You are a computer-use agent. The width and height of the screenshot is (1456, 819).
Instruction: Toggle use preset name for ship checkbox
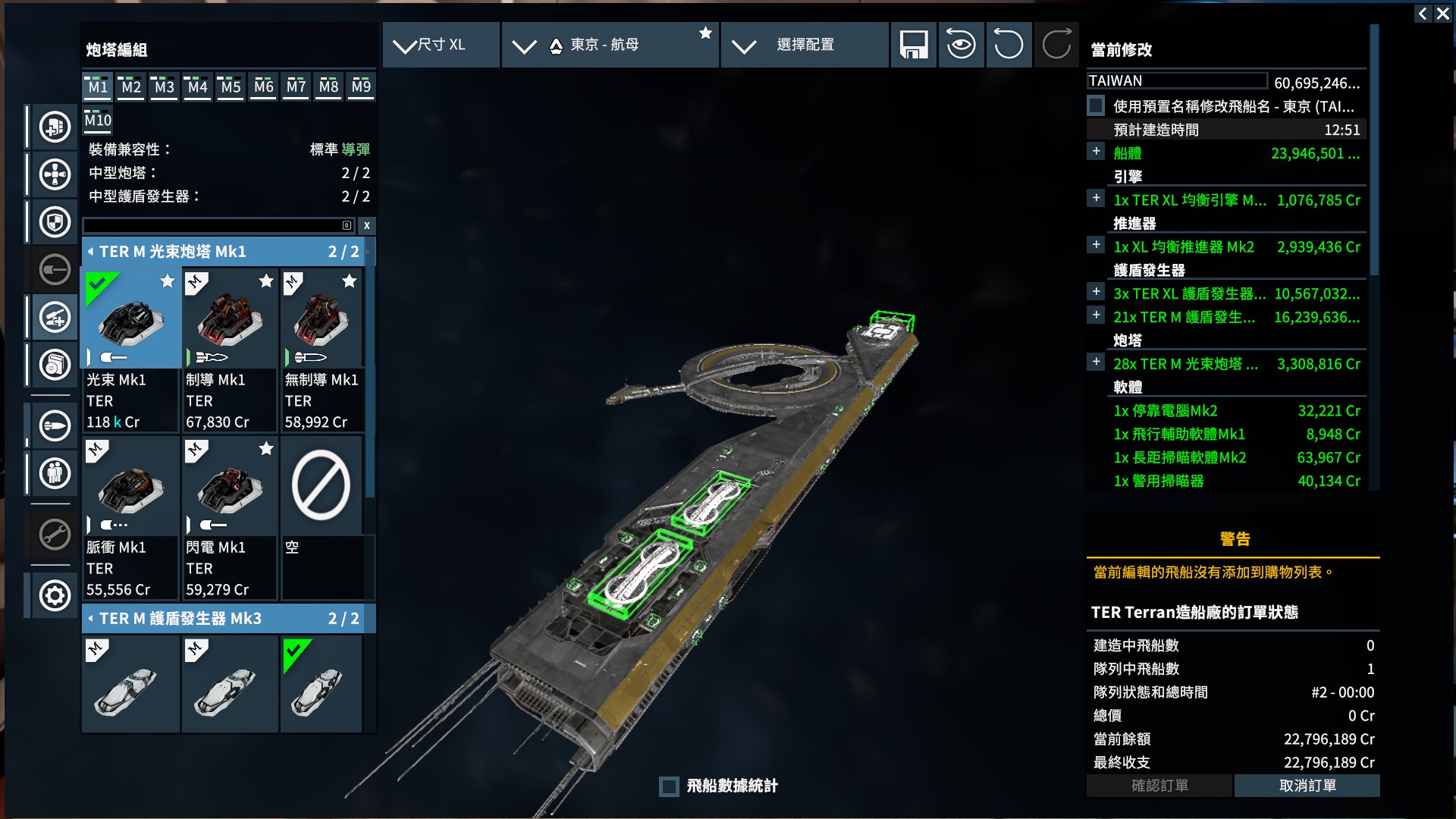point(1097,106)
